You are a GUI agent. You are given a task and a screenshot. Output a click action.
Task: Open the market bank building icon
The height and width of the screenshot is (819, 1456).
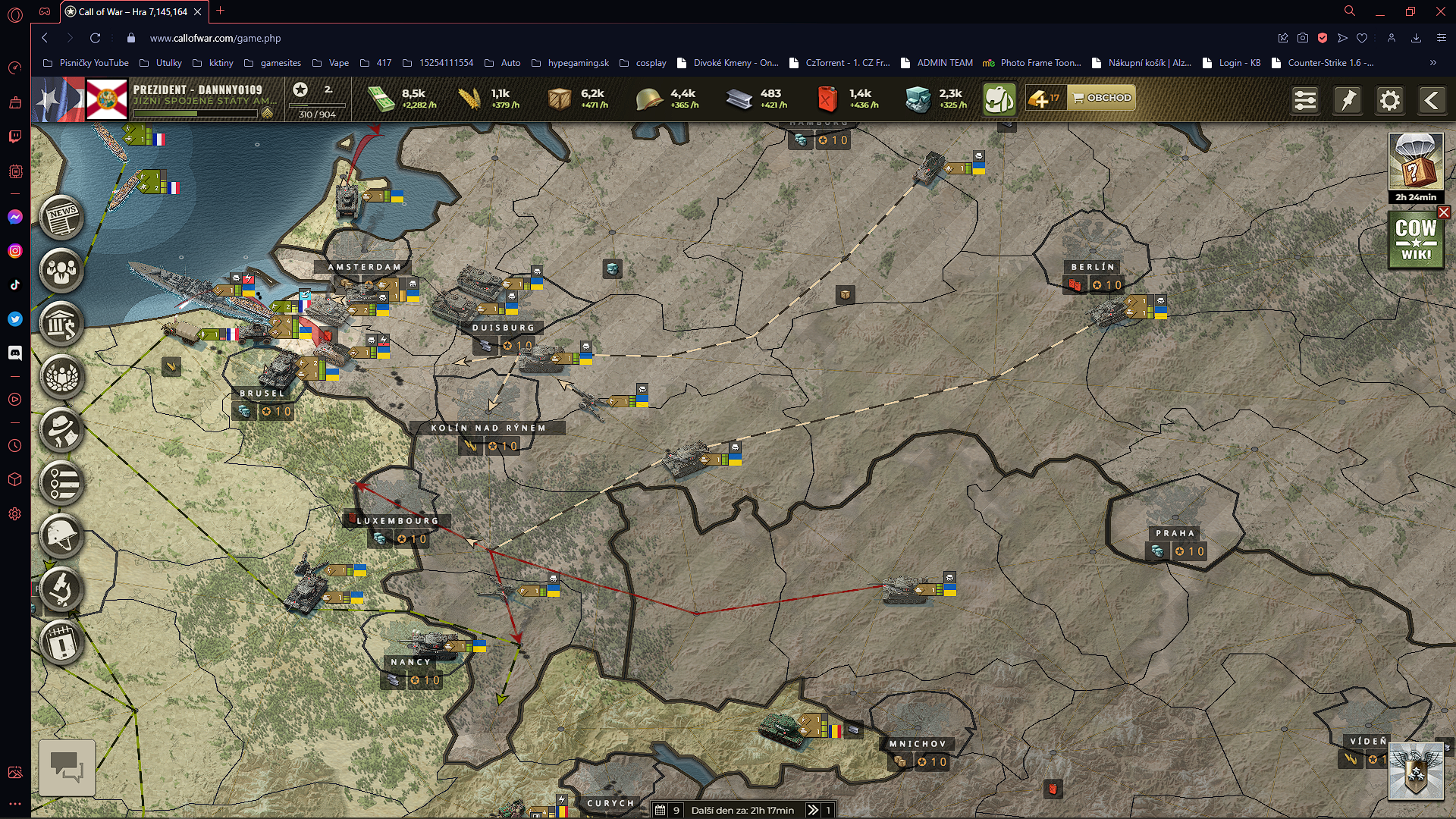point(62,324)
